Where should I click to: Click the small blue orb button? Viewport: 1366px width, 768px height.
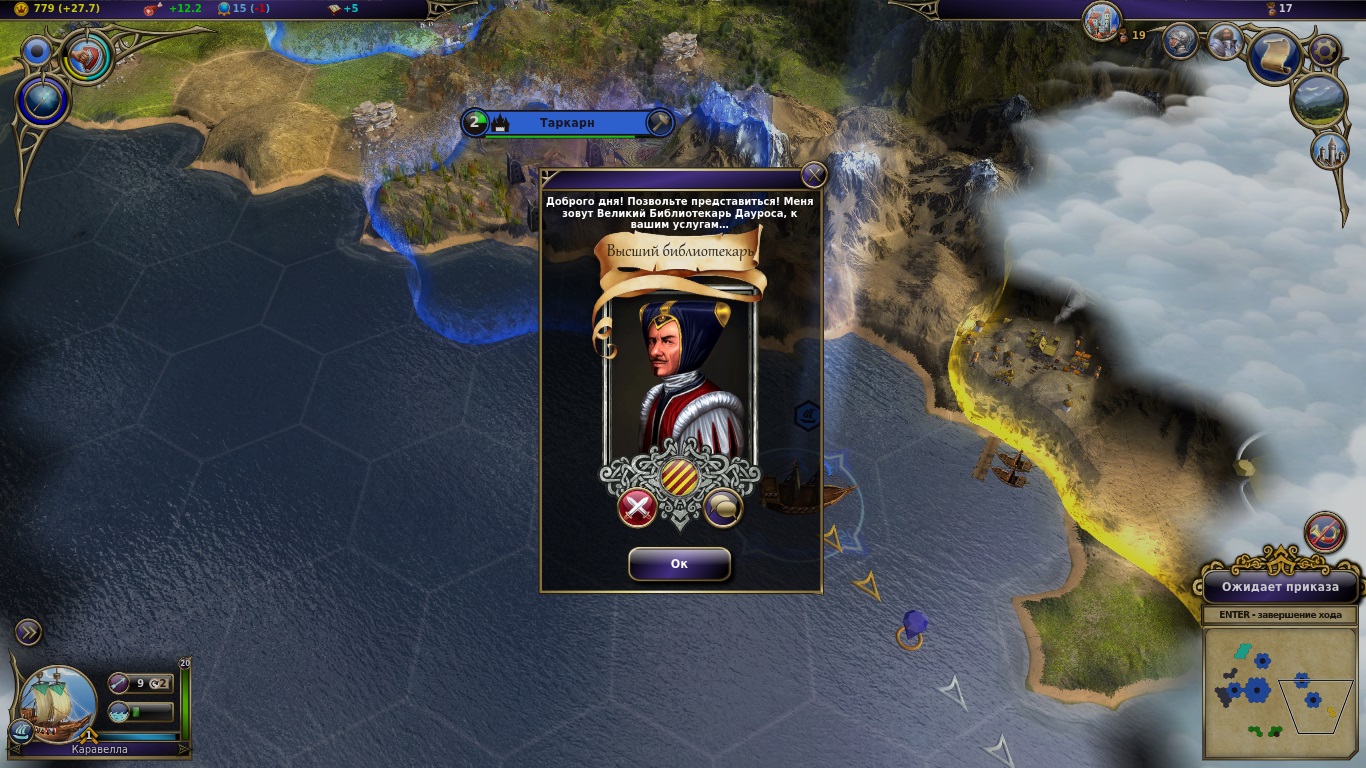[38, 51]
